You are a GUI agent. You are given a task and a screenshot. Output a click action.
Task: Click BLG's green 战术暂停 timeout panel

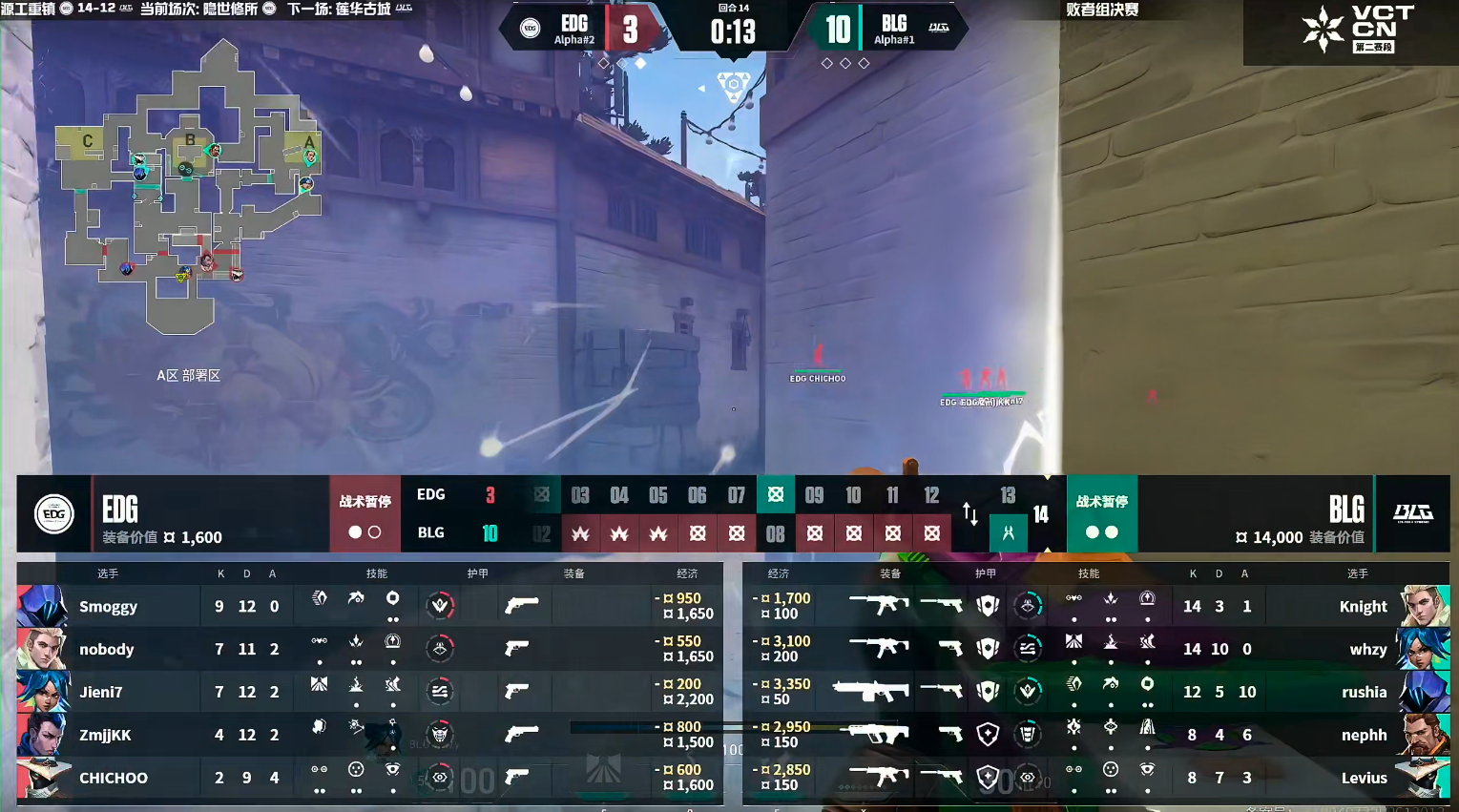(1101, 514)
